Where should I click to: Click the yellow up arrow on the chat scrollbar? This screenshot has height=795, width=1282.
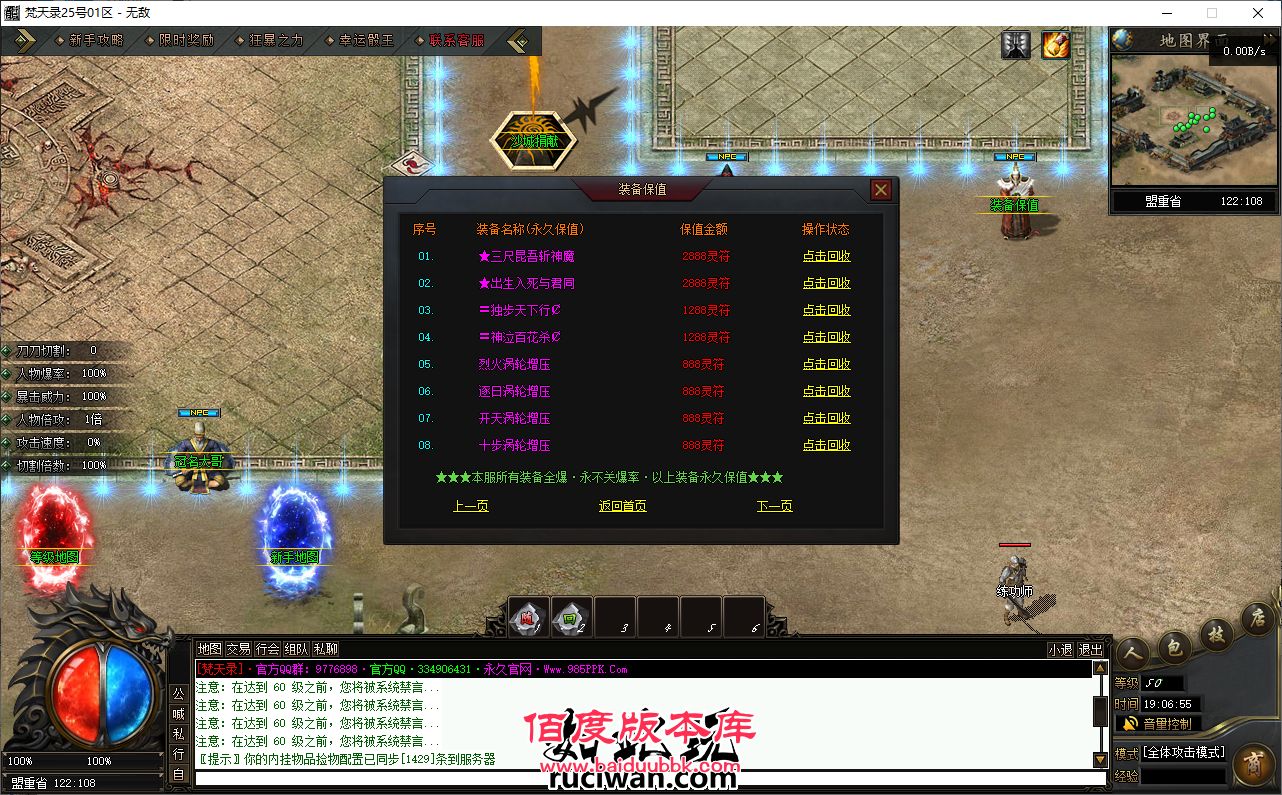pyautogui.click(x=1099, y=668)
